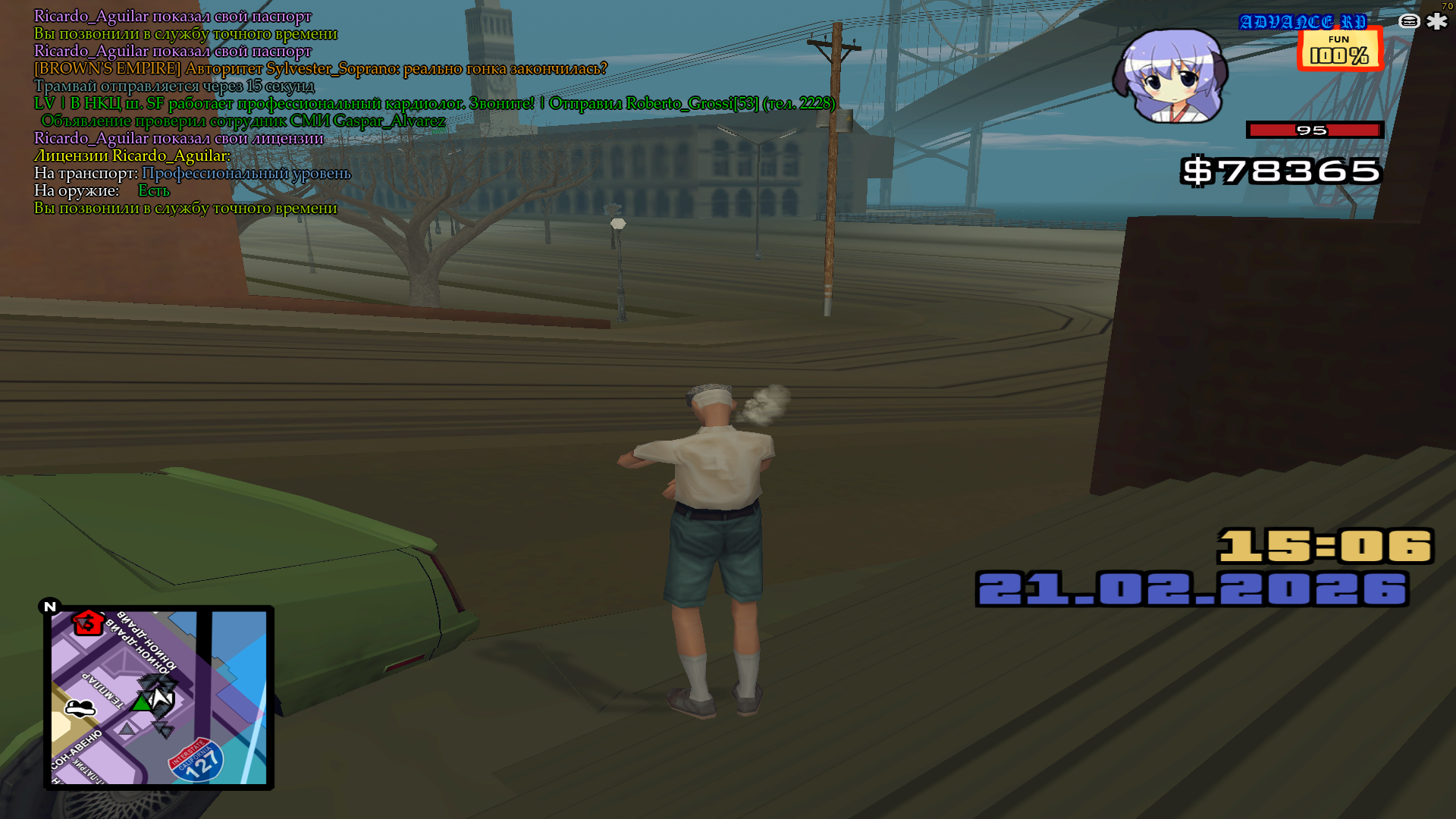Click the ADVANCE RP server logo
The width and height of the screenshot is (1456, 819).
pos(1302,22)
